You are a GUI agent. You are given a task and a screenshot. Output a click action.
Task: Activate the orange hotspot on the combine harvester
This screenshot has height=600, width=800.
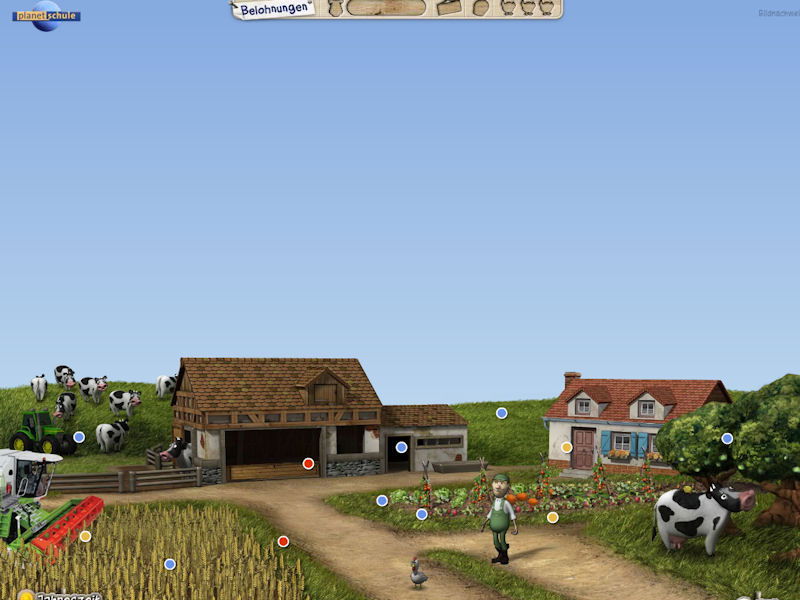[85, 536]
